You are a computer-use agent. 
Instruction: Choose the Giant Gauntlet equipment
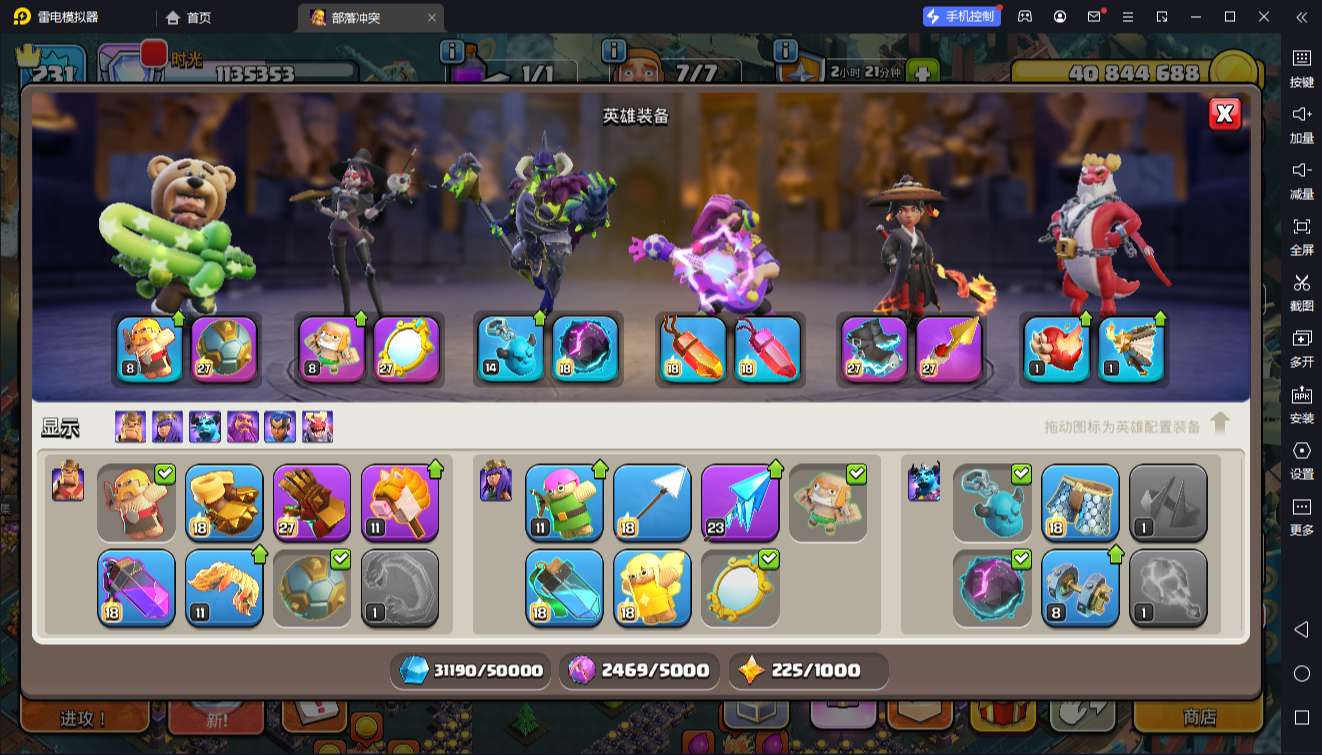(x=312, y=502)
